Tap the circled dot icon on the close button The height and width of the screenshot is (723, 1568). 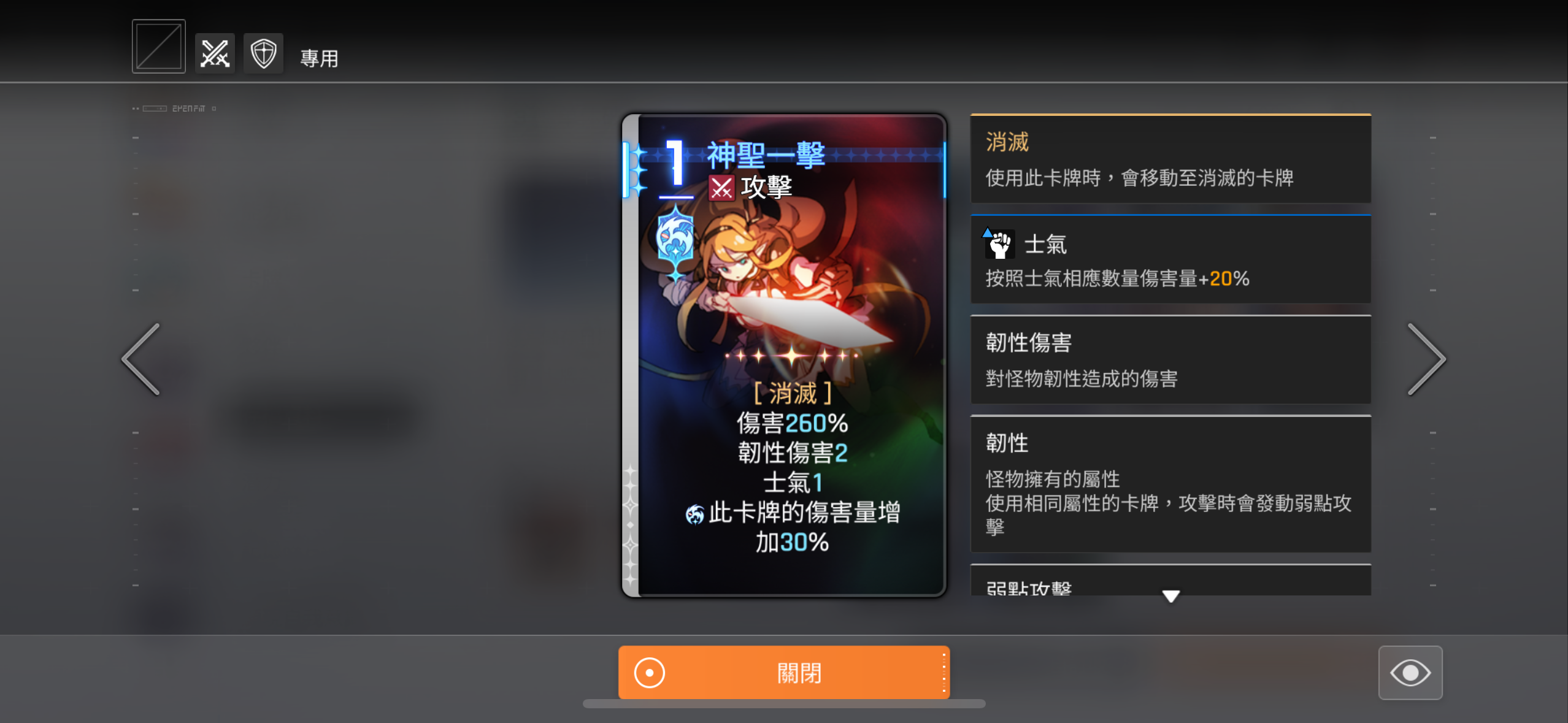tap(648, 672)
